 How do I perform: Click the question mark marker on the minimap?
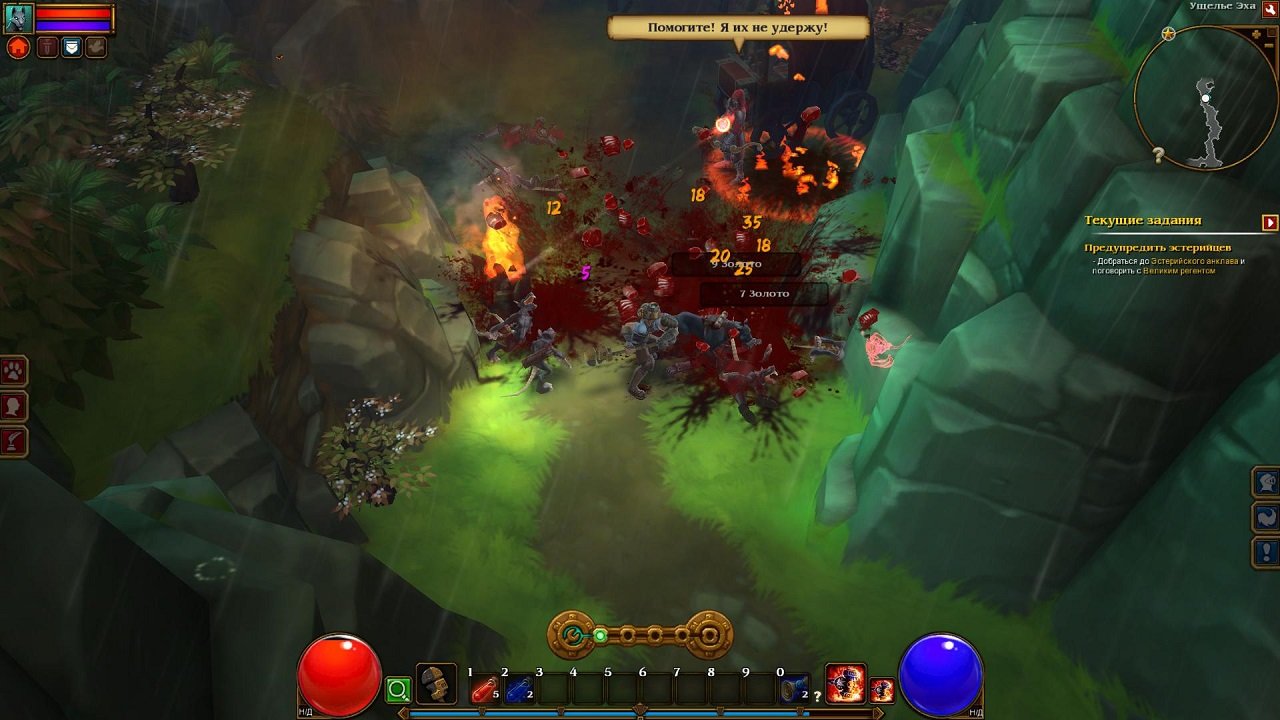pyautogui.click(x=1156, y=154)
